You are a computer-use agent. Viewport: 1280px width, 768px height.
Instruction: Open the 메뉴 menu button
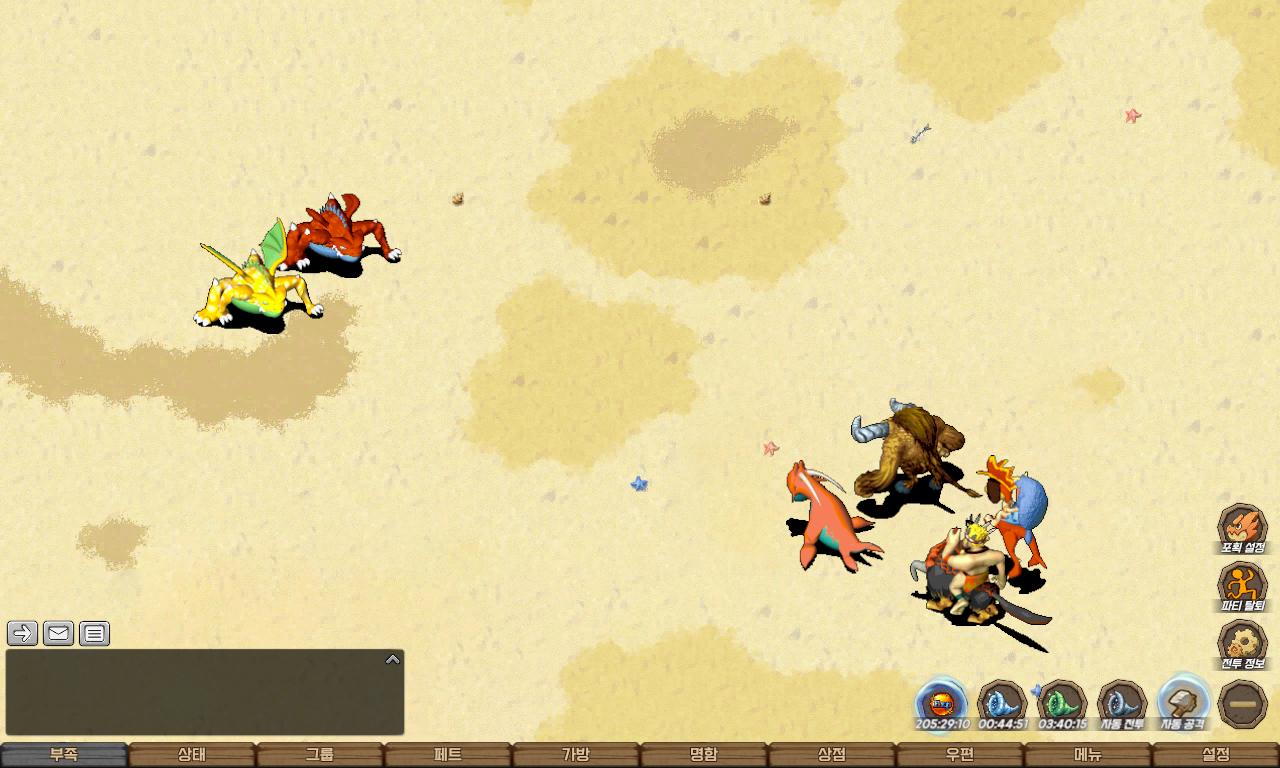tap(1088, 755)
